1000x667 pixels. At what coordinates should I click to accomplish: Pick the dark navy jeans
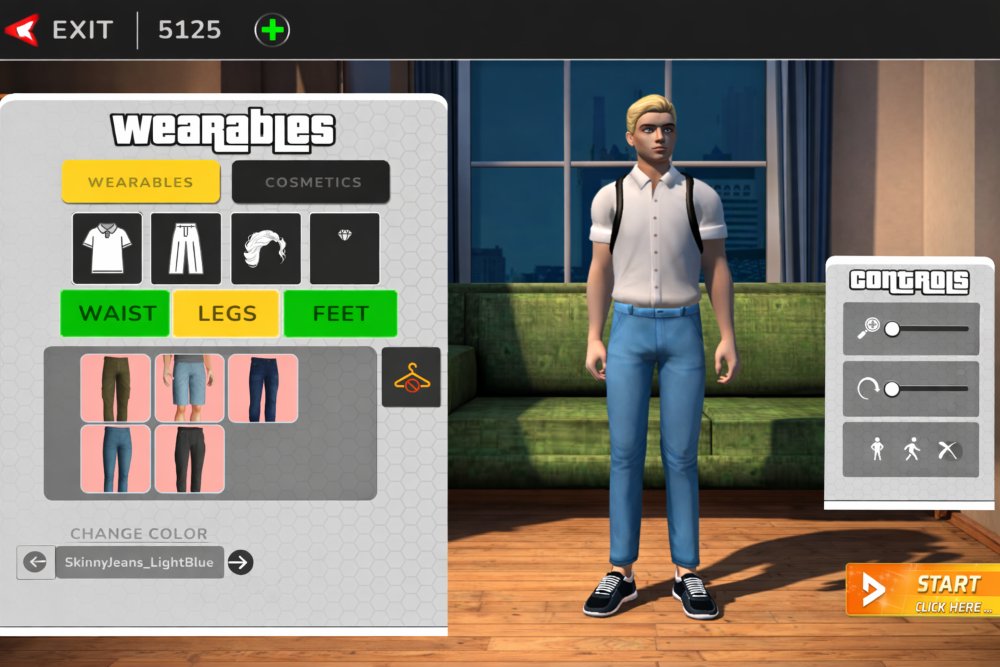[262, 388]
